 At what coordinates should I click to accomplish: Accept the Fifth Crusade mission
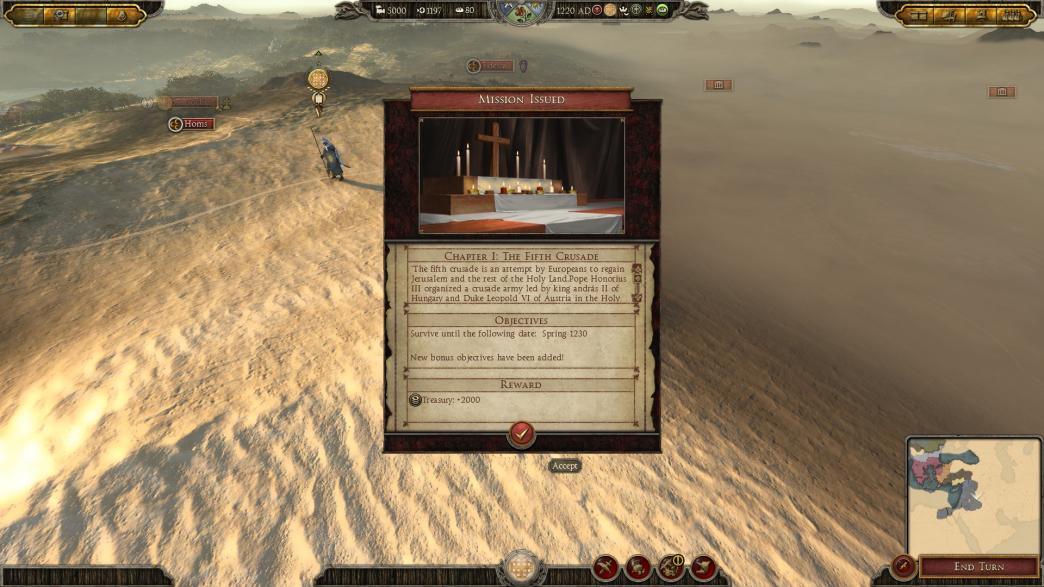[x=521, y=433]
